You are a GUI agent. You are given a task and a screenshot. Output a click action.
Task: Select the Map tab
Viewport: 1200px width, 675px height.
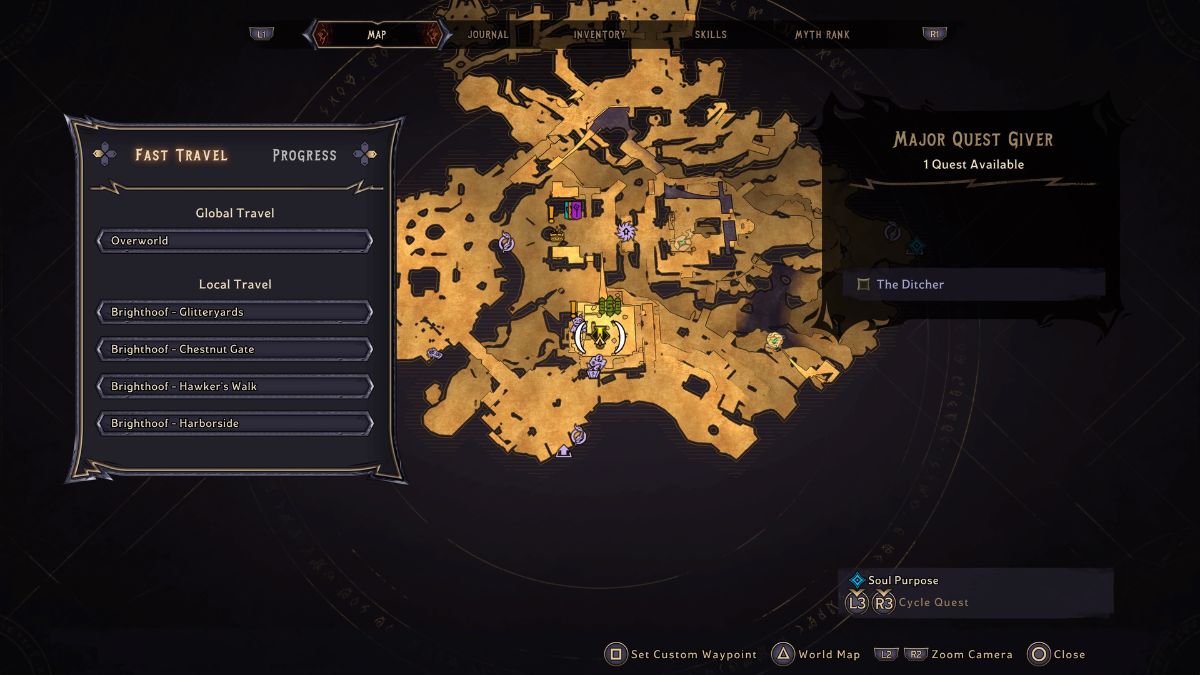(377, 34)
